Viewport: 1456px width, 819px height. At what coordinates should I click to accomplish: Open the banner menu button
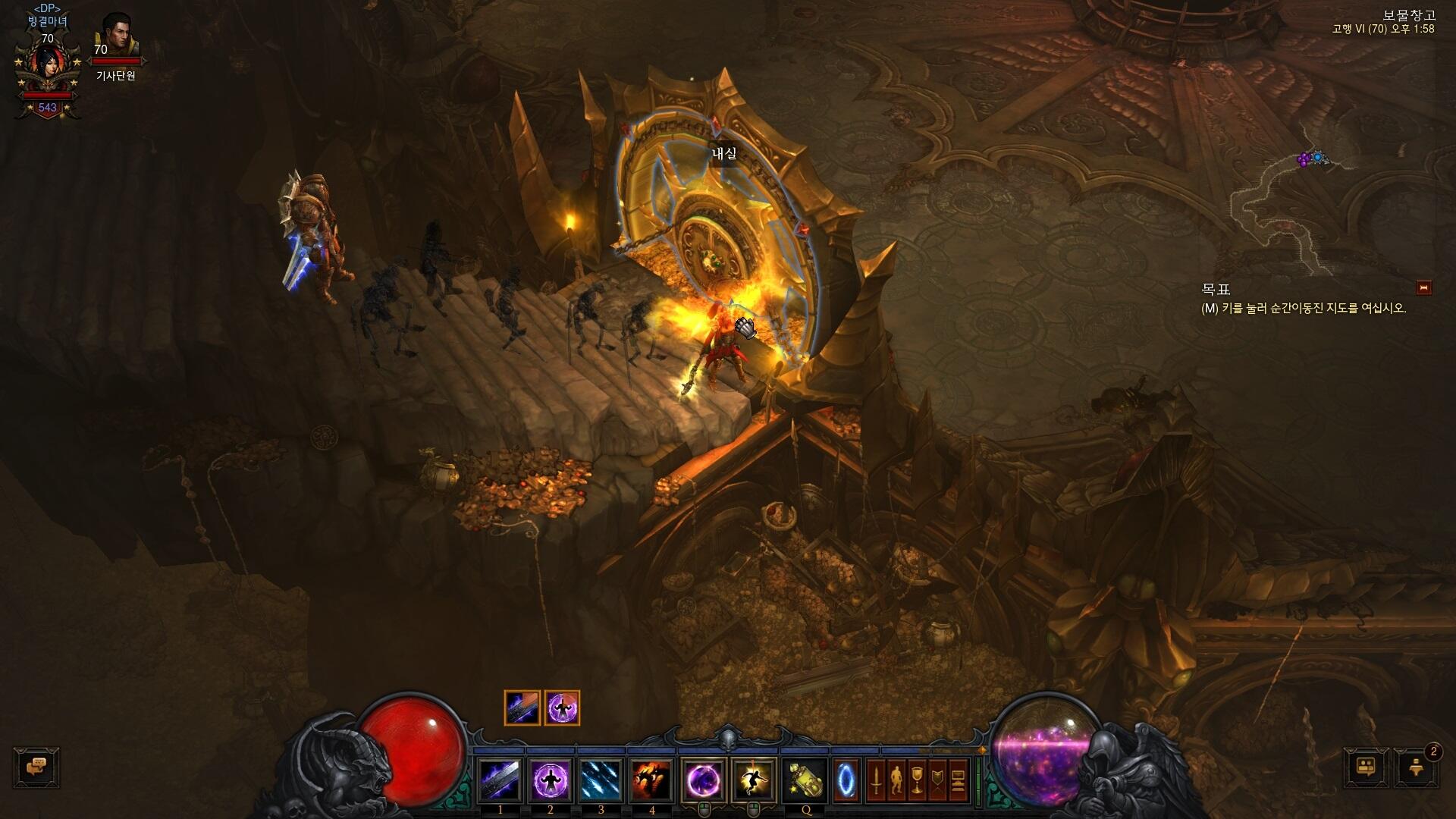938,780
